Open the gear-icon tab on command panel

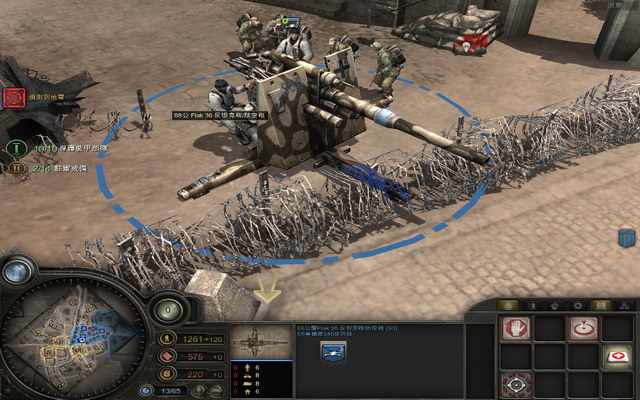pos(576,304)
